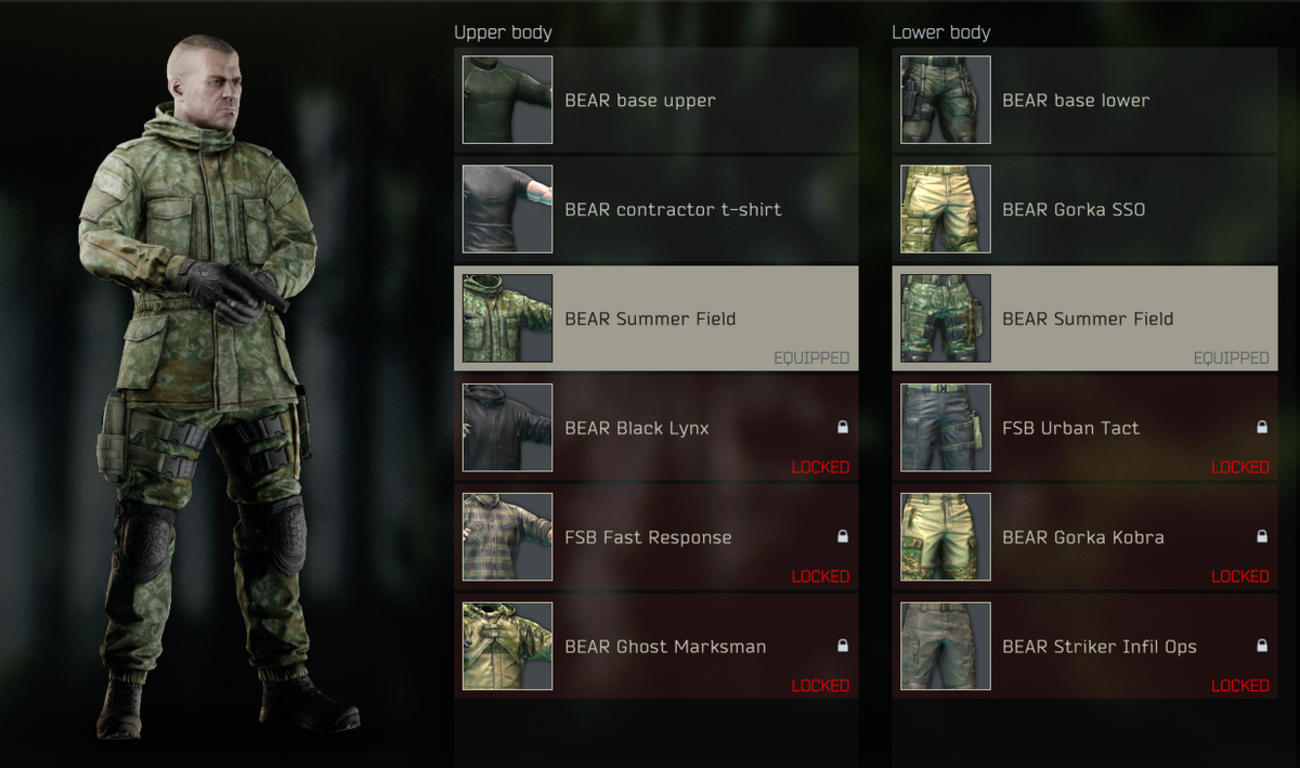1300x768 pixels.
Task: Choose the BEAR contractor t-shirt
Action: pos(655,209)
